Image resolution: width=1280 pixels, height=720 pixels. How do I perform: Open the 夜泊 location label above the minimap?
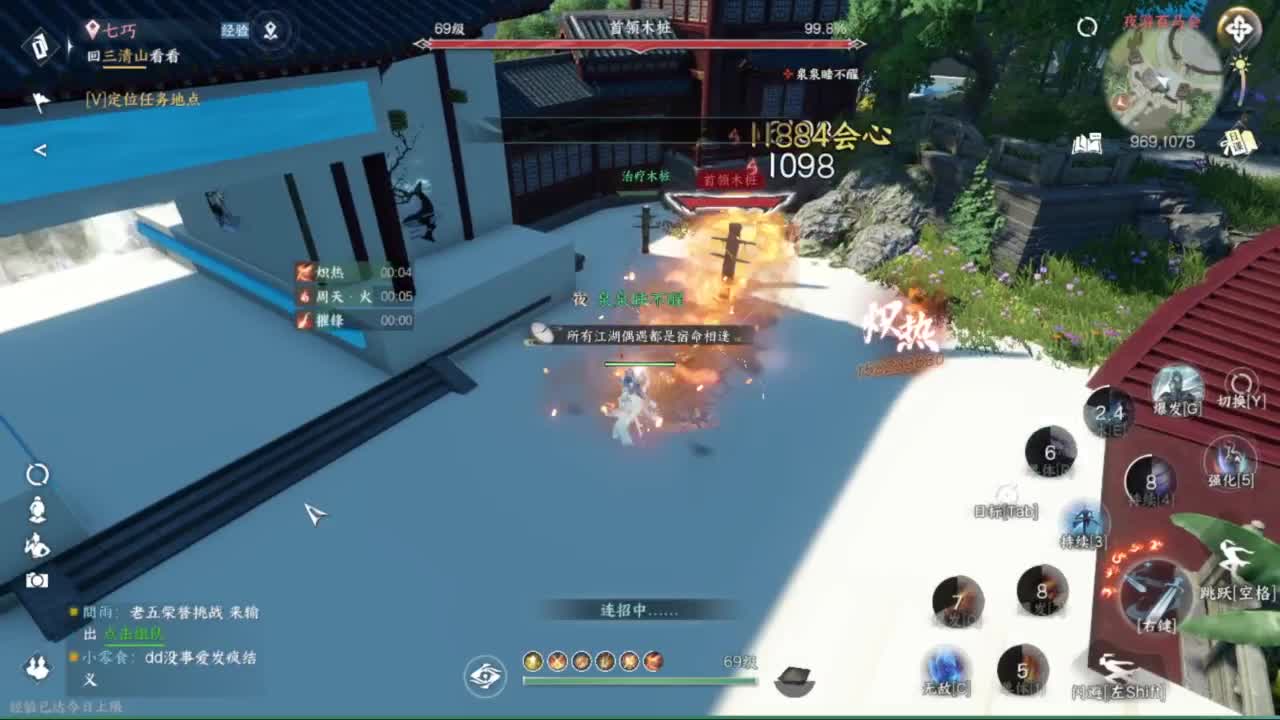tap(1163, 22)
